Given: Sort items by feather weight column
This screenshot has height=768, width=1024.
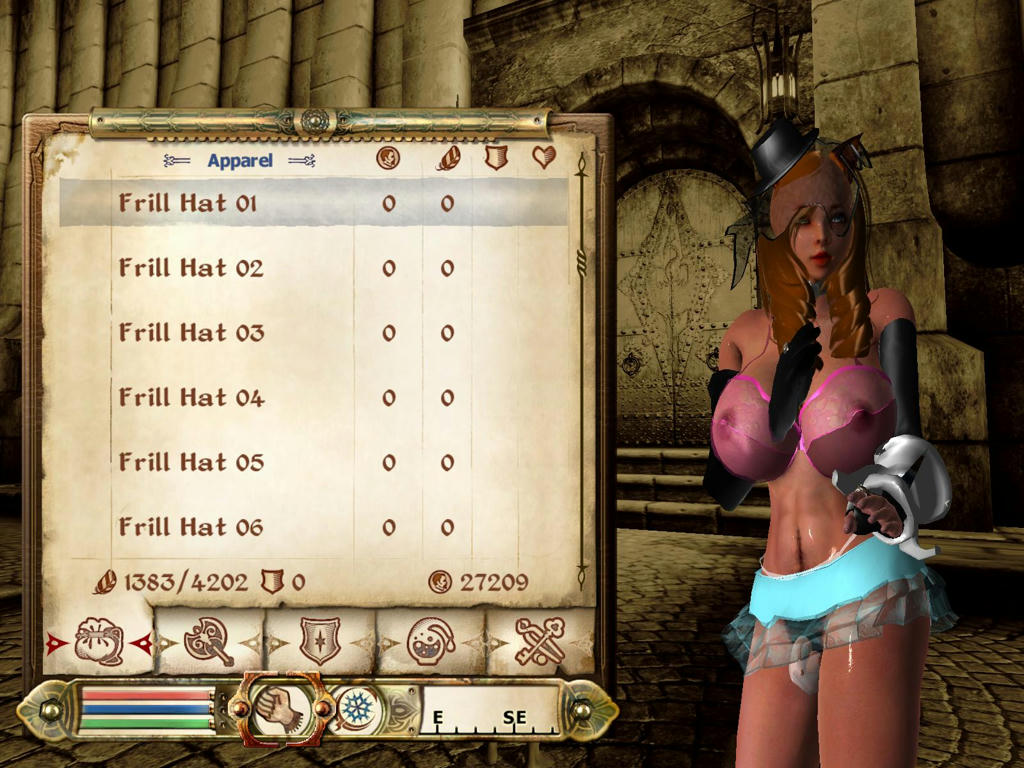Looking at the screenshot, I should coord(447,158).
